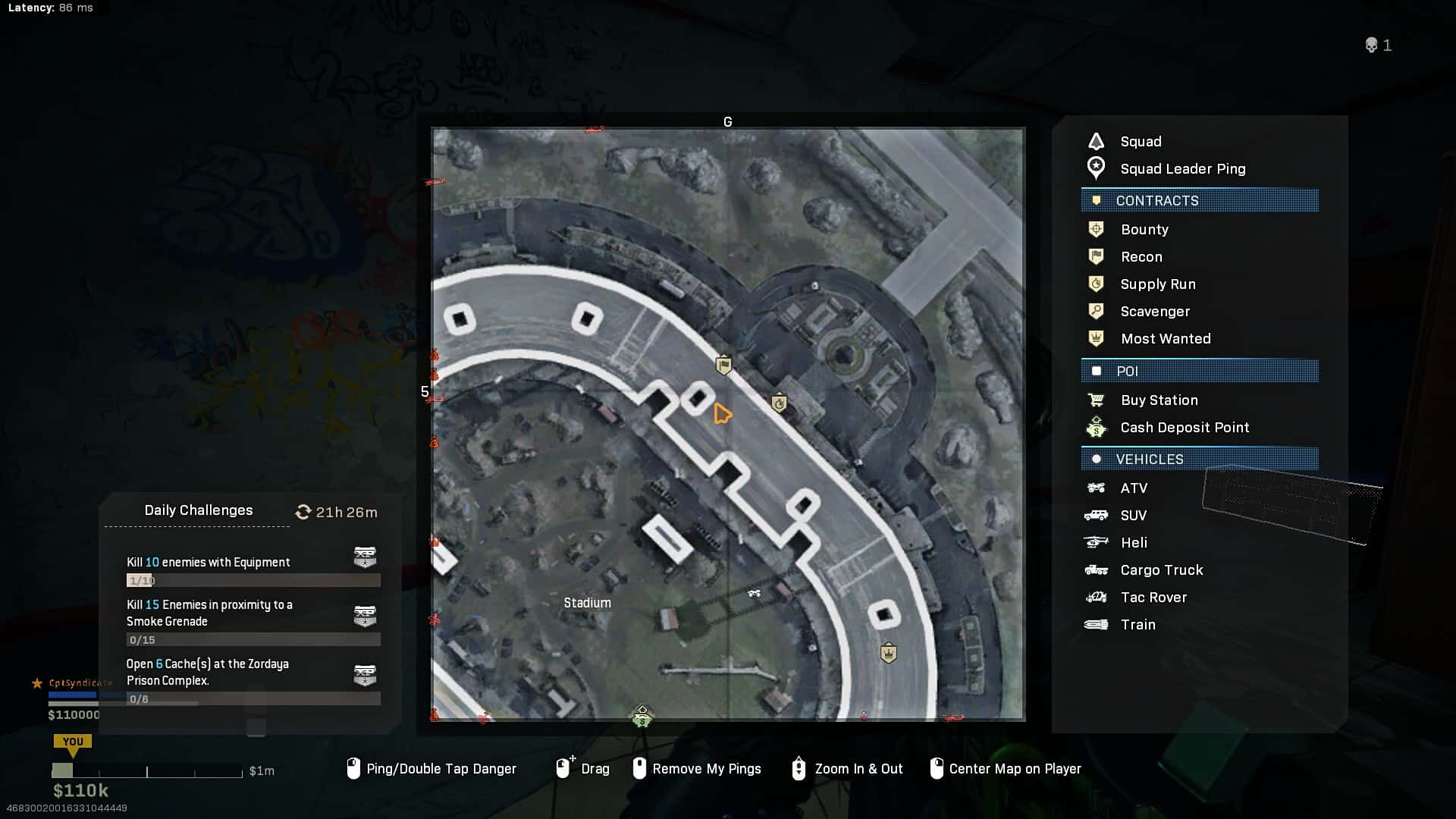The width and height of the screenshot is (1456, 819).
Task: Ping the Most Wanted crown marker on map
Action: click(x=888, y=653)
